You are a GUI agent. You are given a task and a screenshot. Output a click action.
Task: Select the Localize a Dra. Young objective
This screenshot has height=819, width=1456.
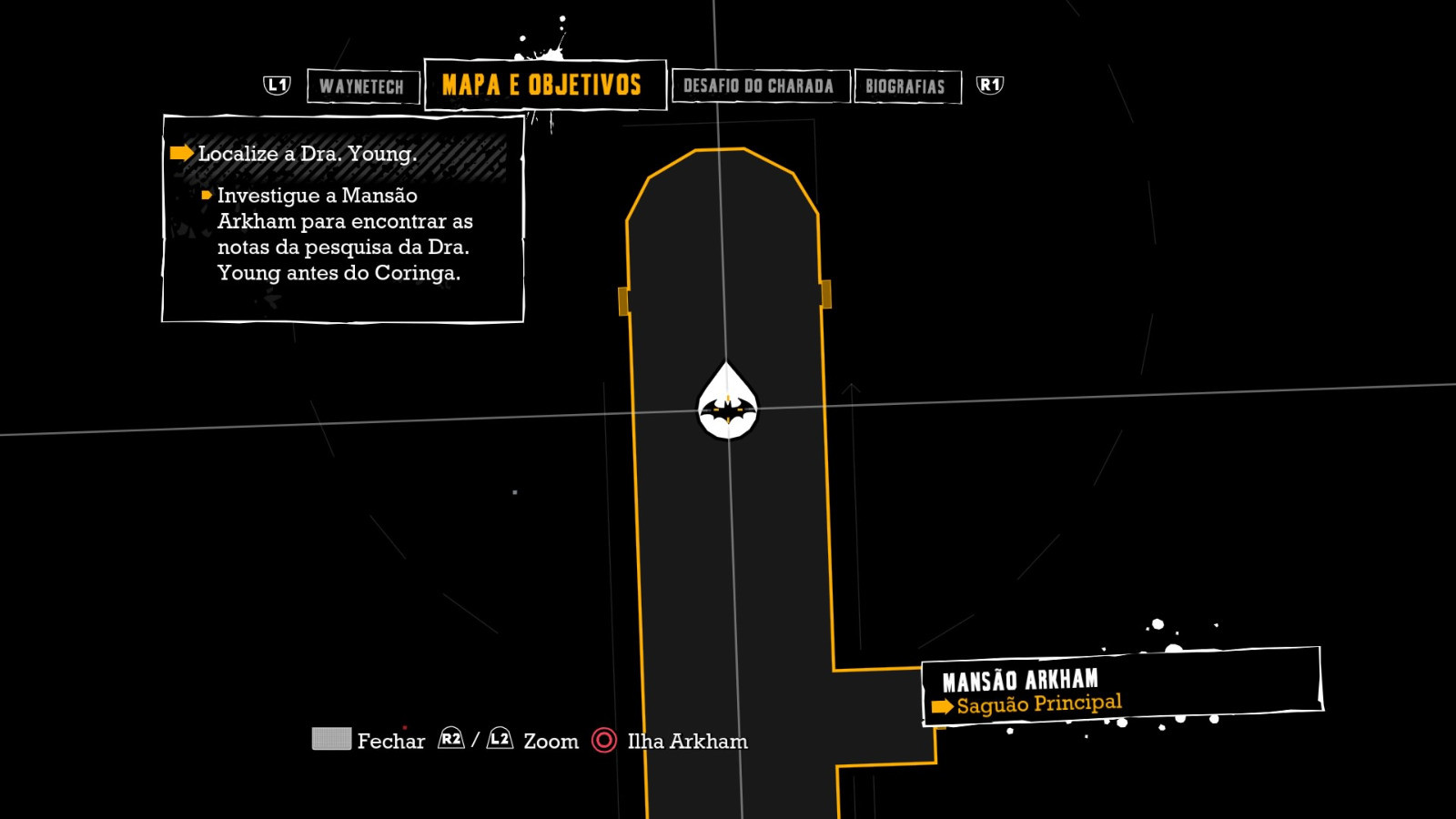308,154
